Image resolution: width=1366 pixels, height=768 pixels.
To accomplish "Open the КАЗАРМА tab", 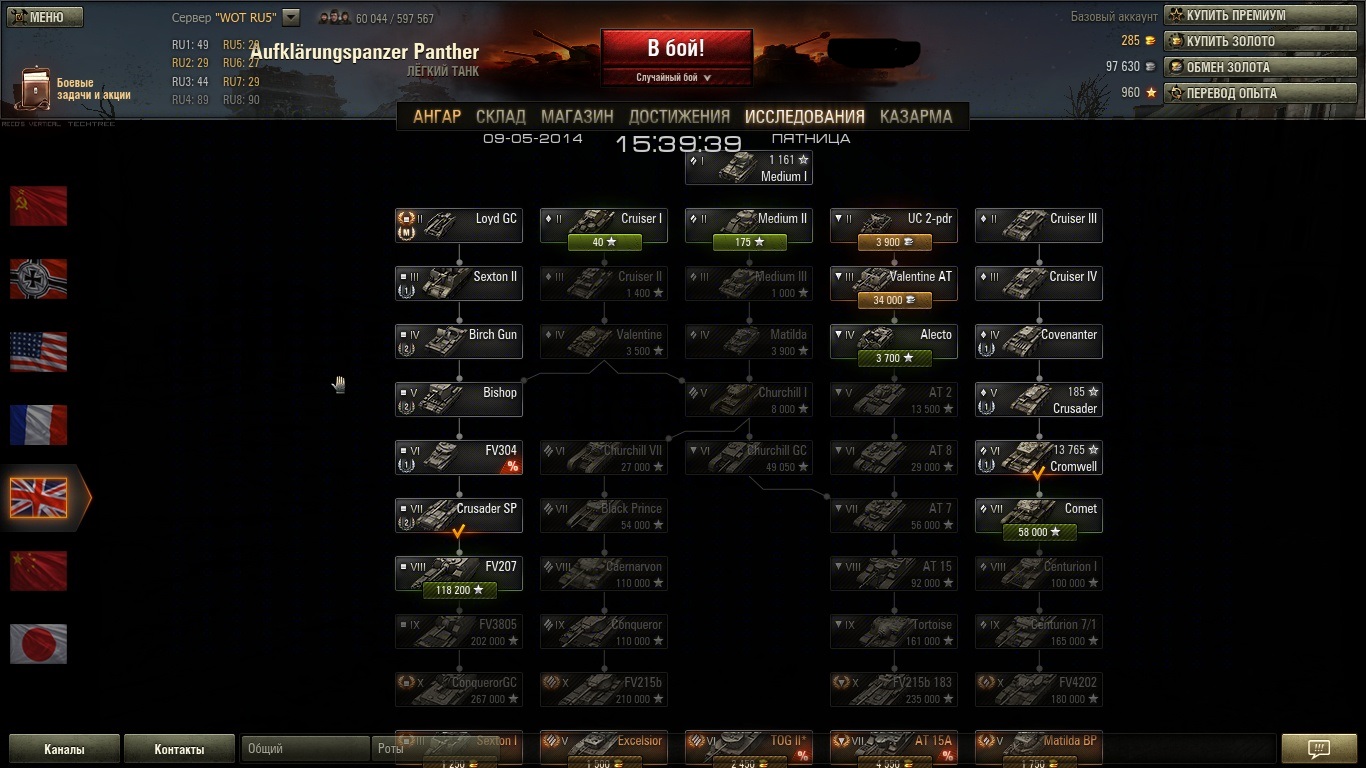I will point(915,116).
